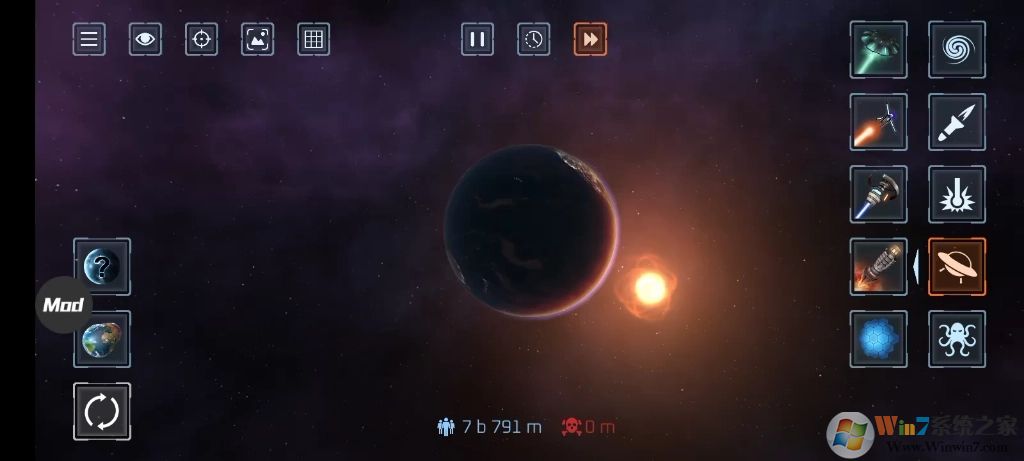Choose the spiral galaxy weapon category
Image resolution: width=1024 pixels, height=461 pixels.
tap(957, 50)
